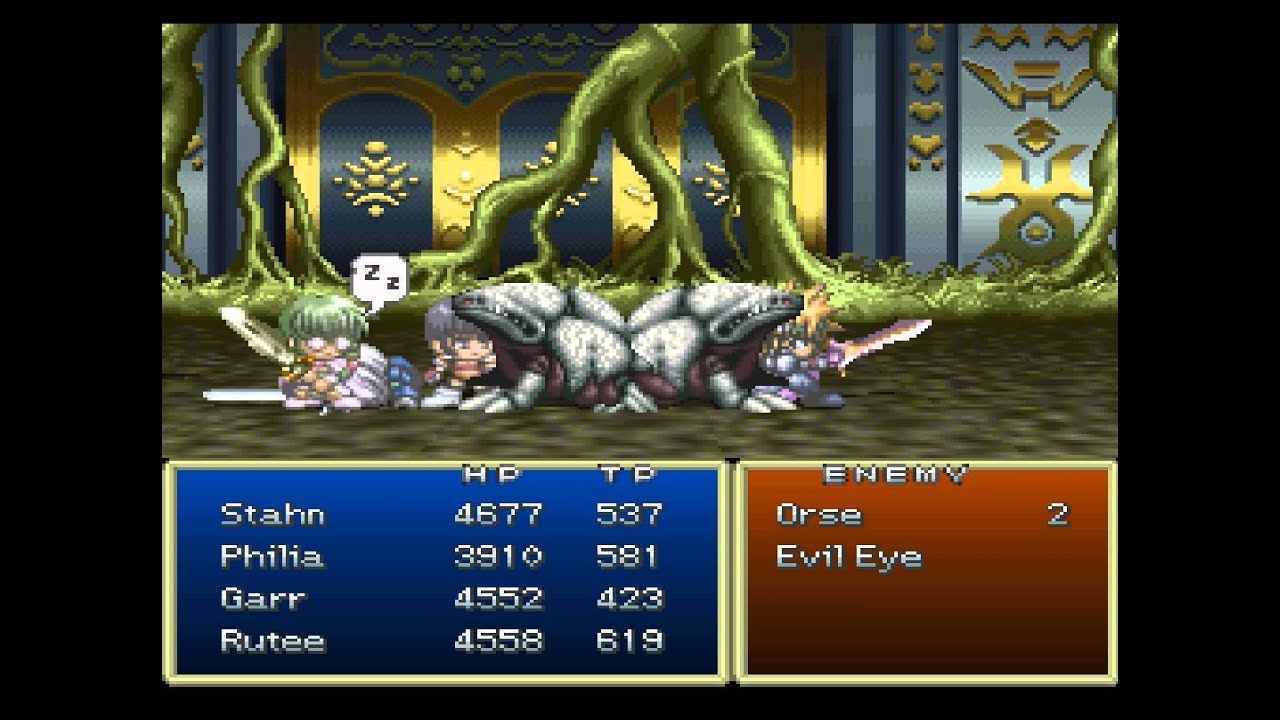Select Stahn in the party list
Image resolution: width=1280 pixels, height=720 pixels.
pyautogui.click(x=272, y=514)
